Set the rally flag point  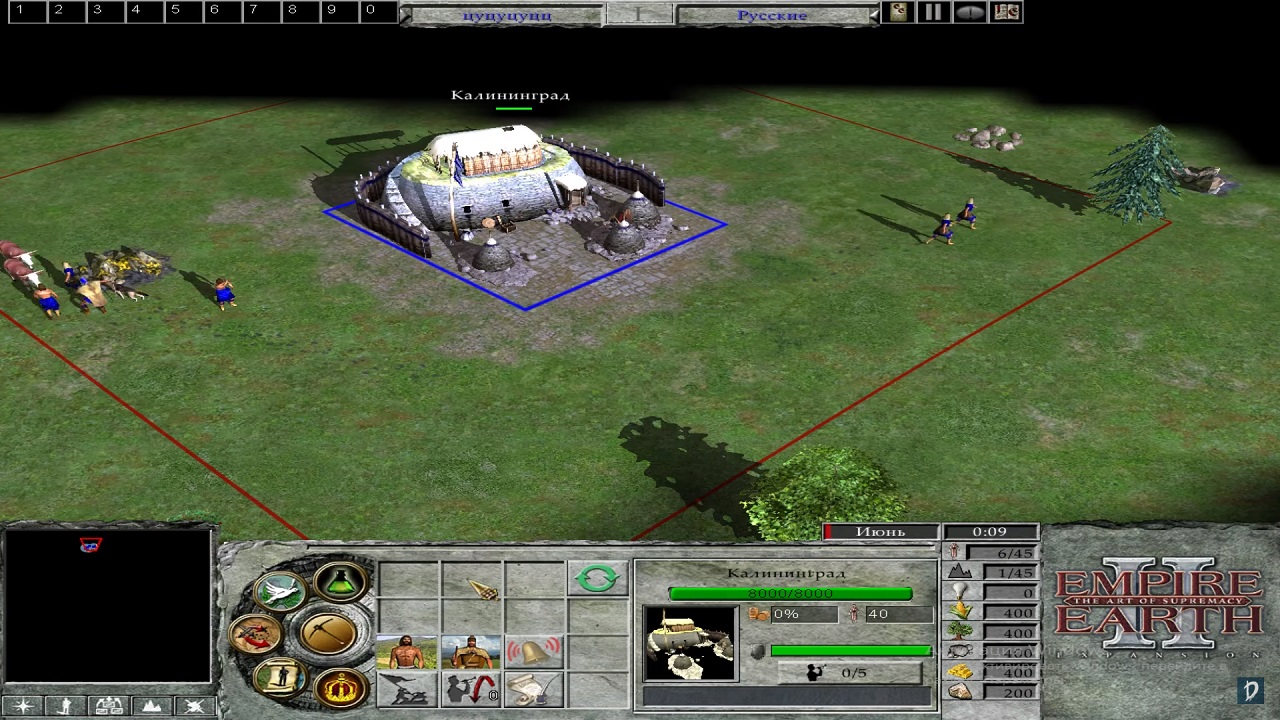[x=407, y=689]
